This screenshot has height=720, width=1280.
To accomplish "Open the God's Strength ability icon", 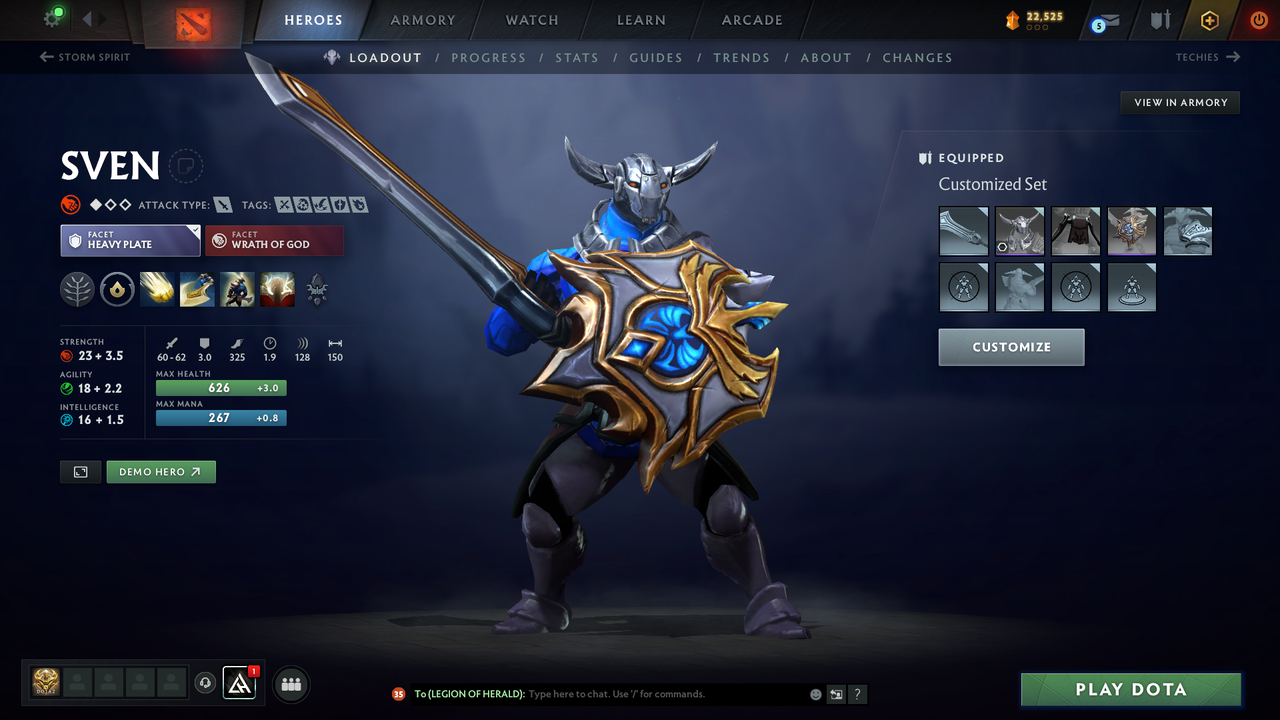I will (277, 289).
